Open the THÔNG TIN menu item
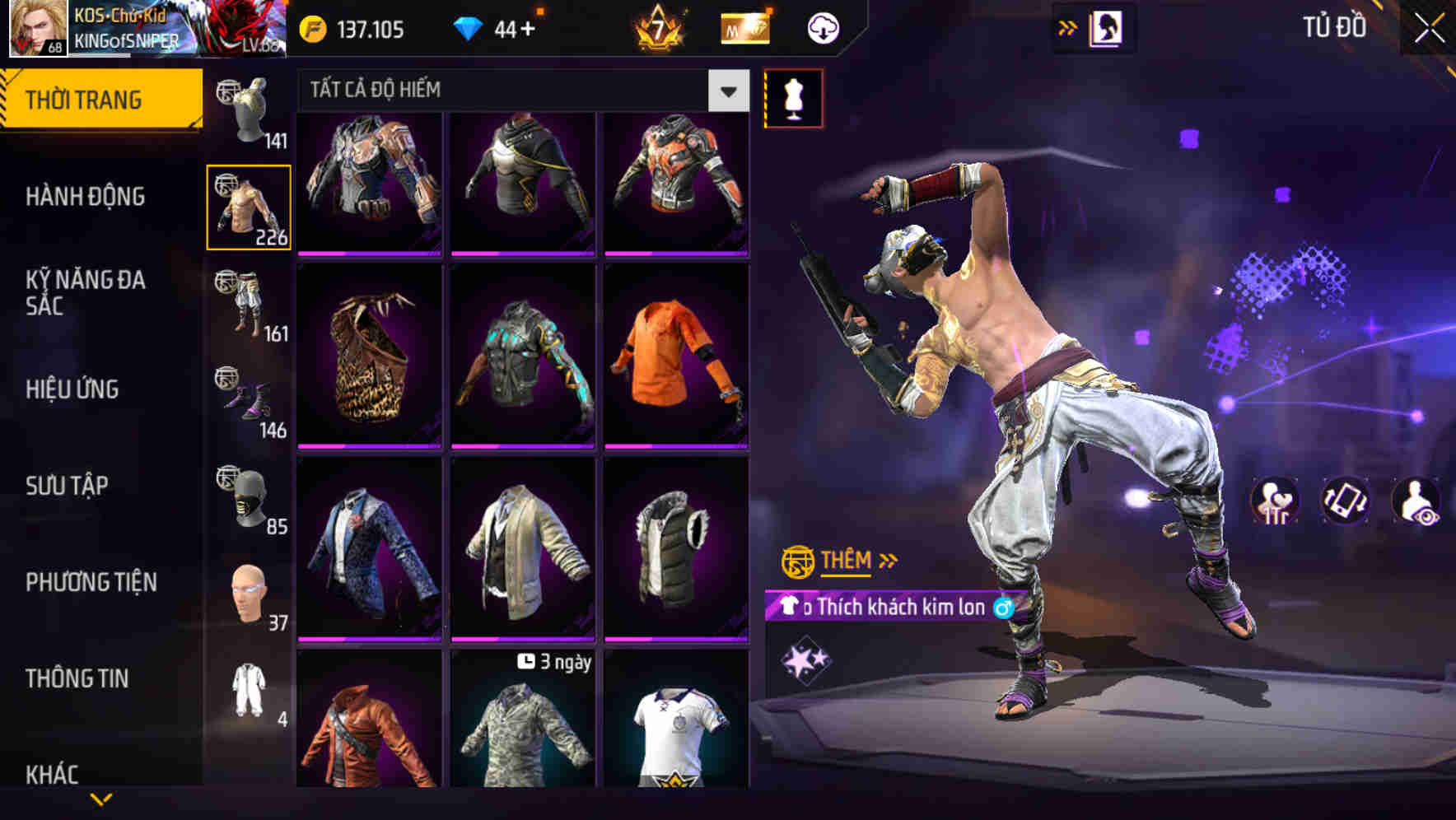The image size is (1456, 820). (x=76, y=678)
